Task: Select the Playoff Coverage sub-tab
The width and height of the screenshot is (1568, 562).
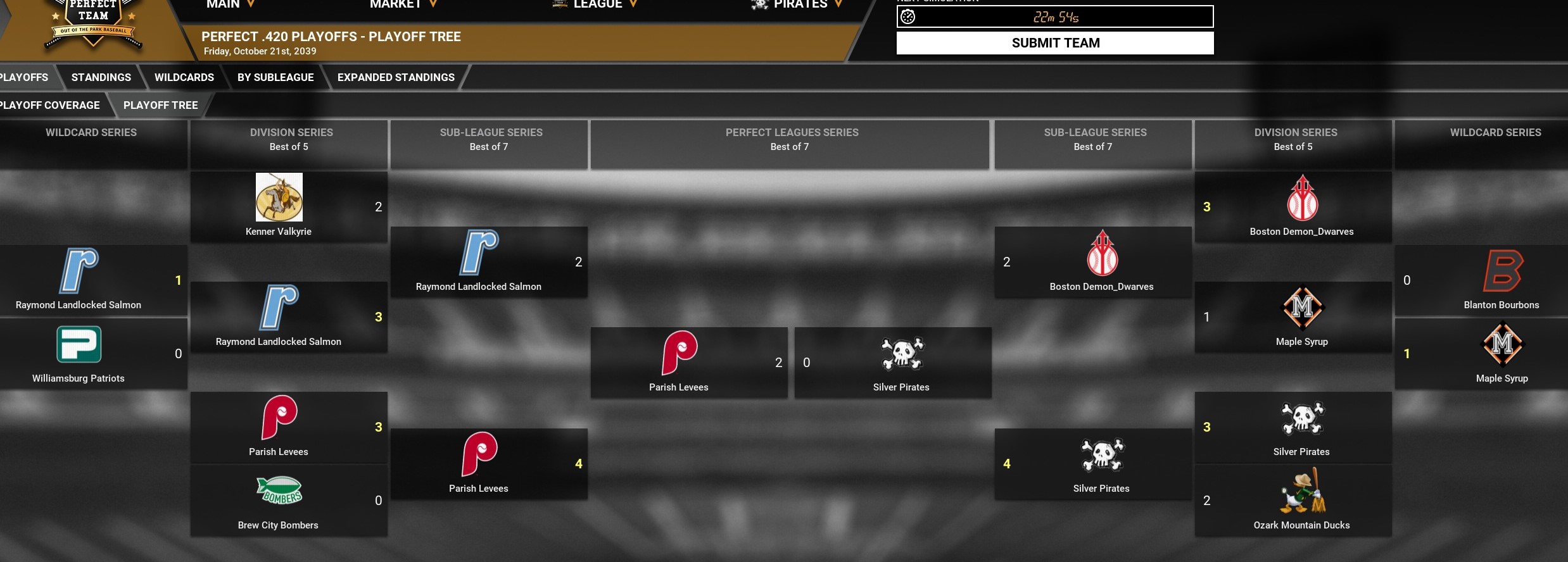Action: pyautogui.click(x=51, y=105)
